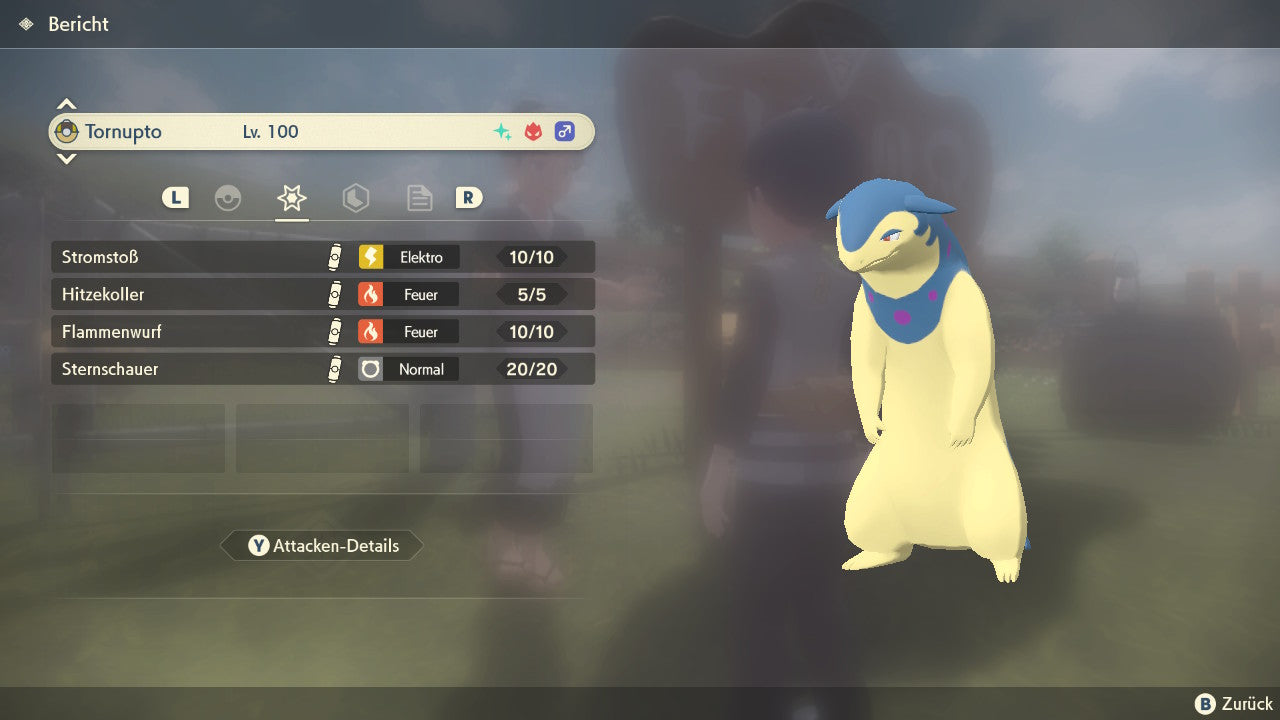Select the Flammenwurf move row

322,331
